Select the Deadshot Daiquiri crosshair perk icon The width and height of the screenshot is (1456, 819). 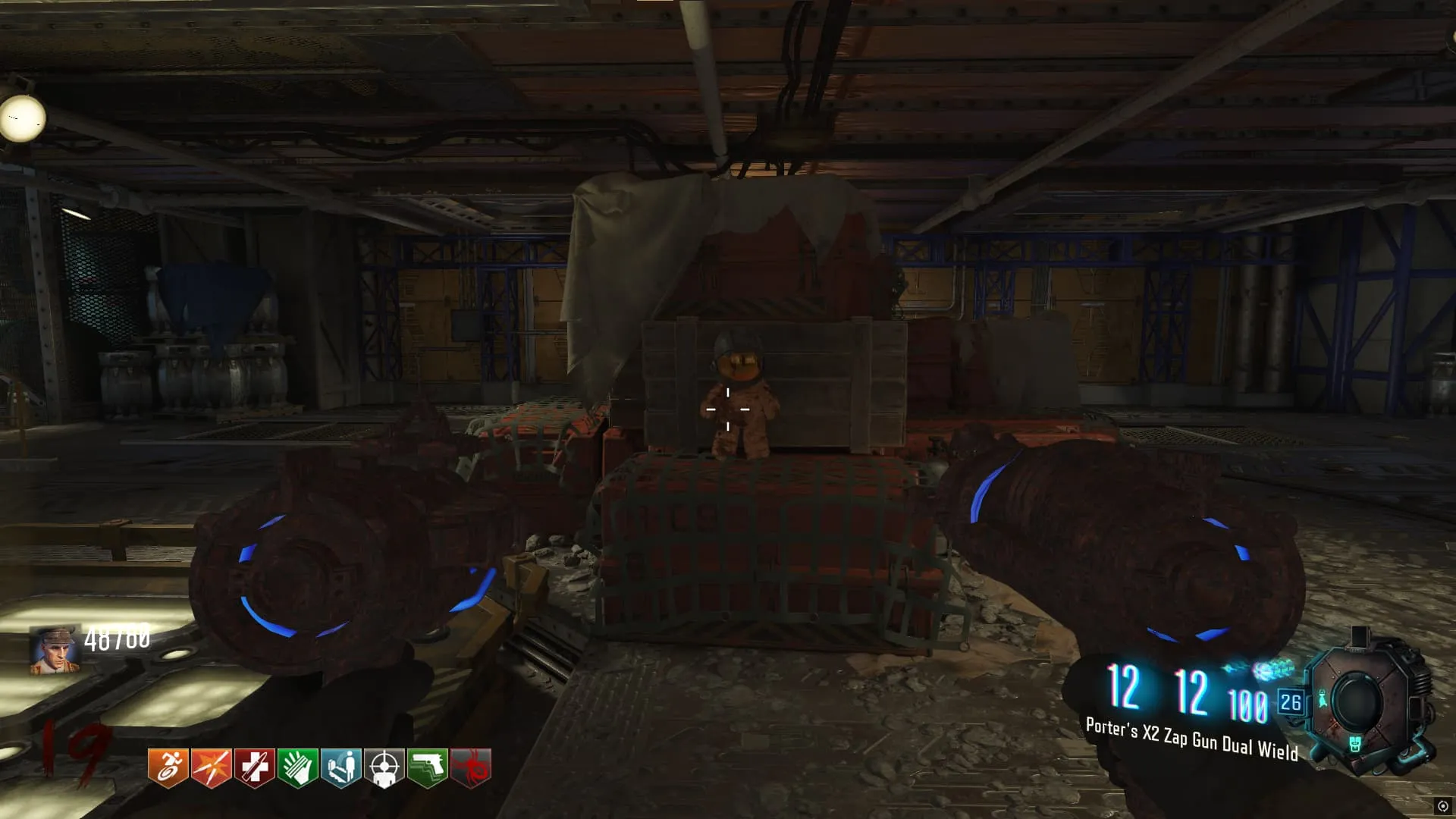384,767
